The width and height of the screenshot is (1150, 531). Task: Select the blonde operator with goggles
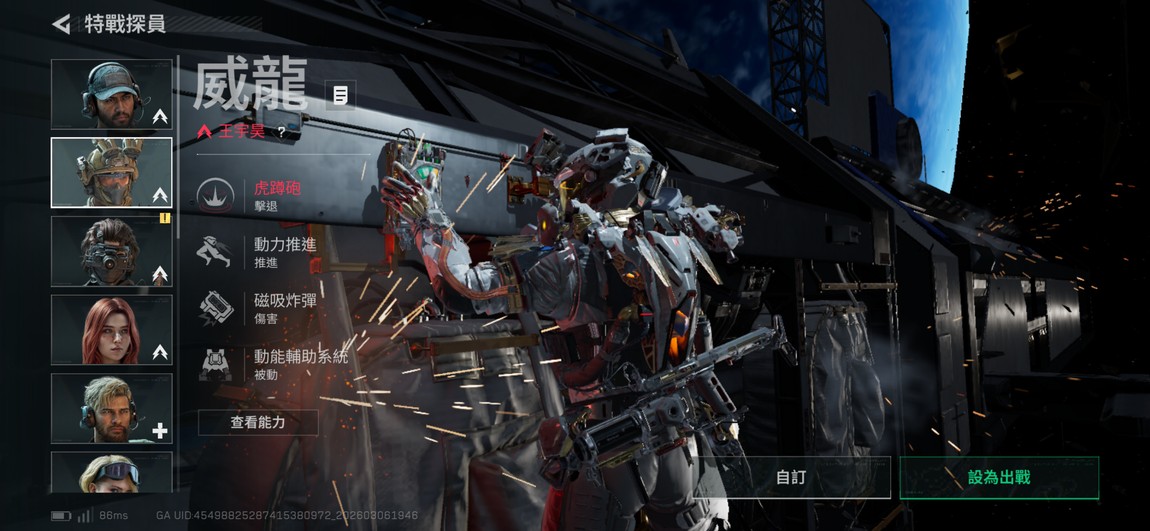click(x=111, y=472)
